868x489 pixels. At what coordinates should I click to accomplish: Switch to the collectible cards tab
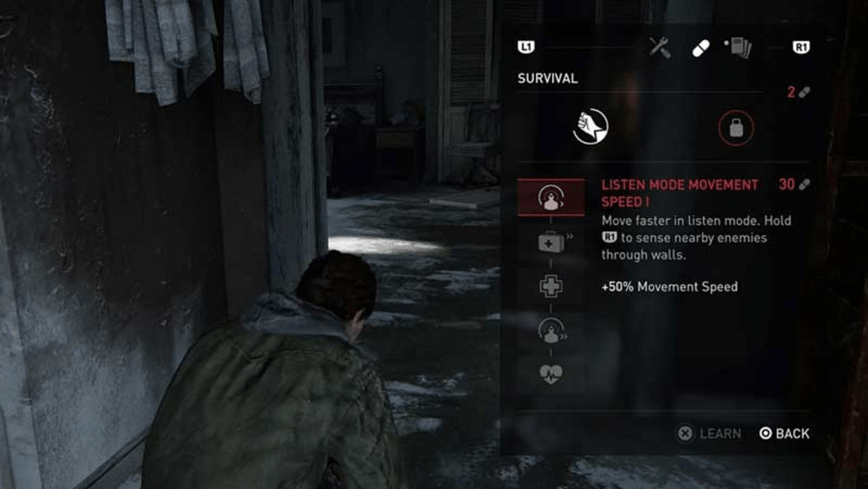(738, 47)
